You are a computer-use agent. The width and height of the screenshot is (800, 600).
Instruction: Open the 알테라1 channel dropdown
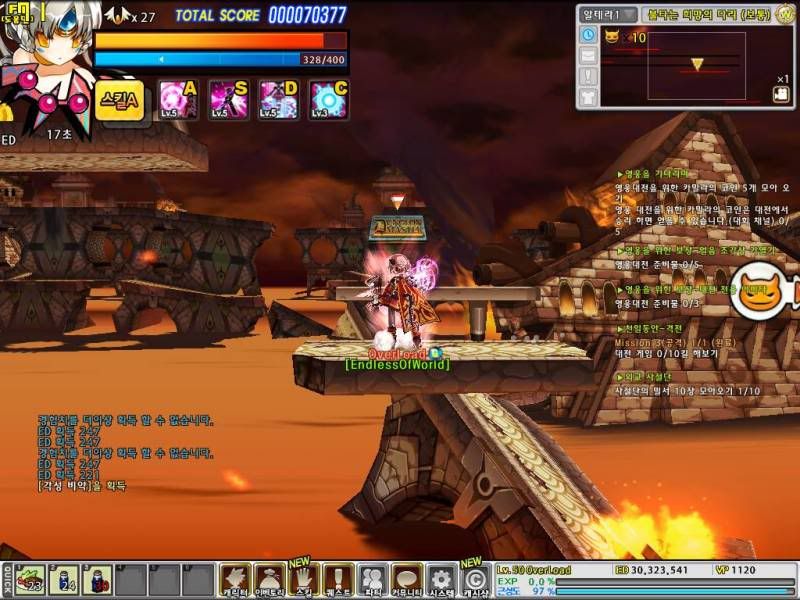click(x=611, y=14)
